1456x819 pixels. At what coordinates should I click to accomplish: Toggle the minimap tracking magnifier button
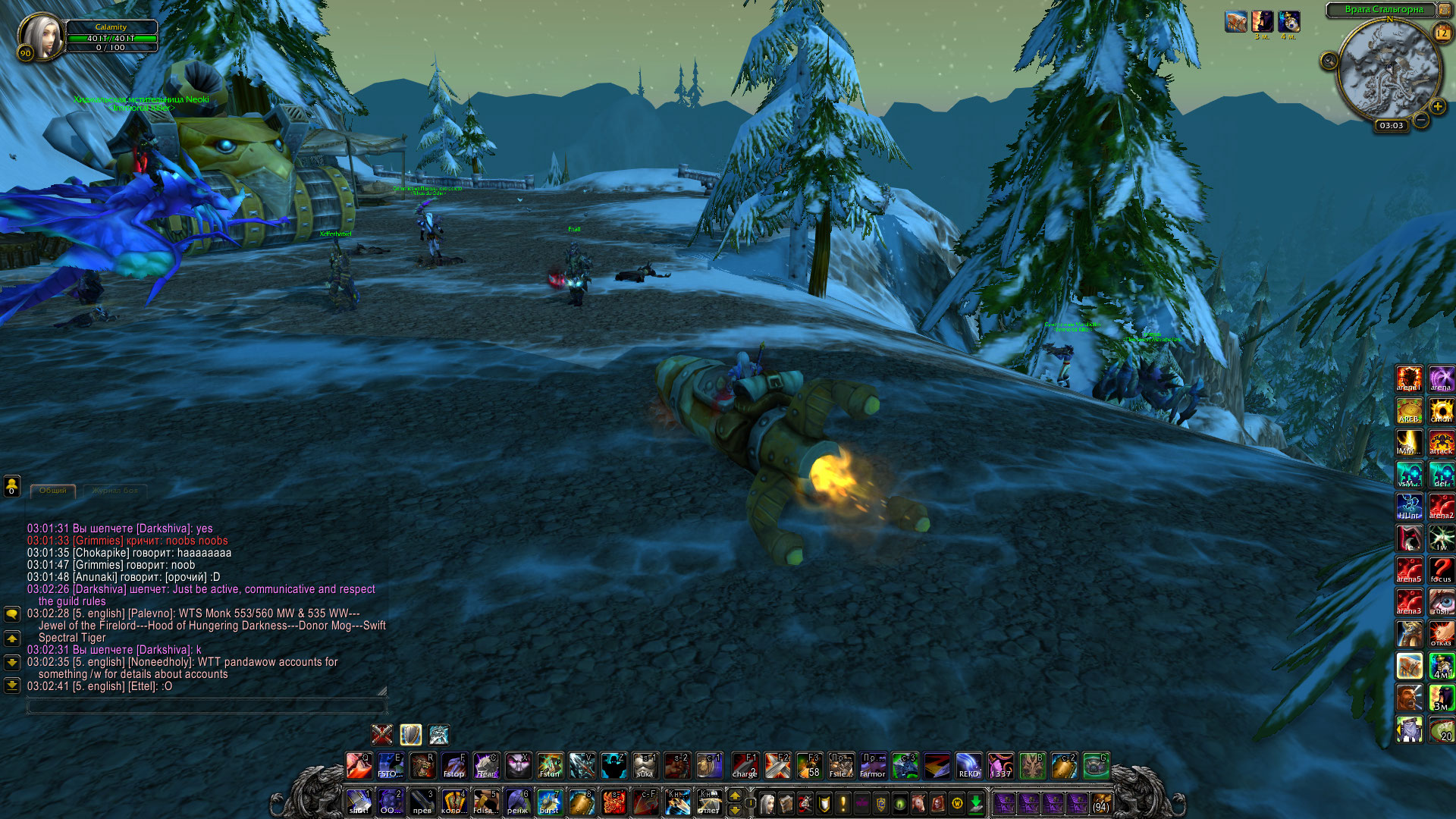[x=1329, y=61]
